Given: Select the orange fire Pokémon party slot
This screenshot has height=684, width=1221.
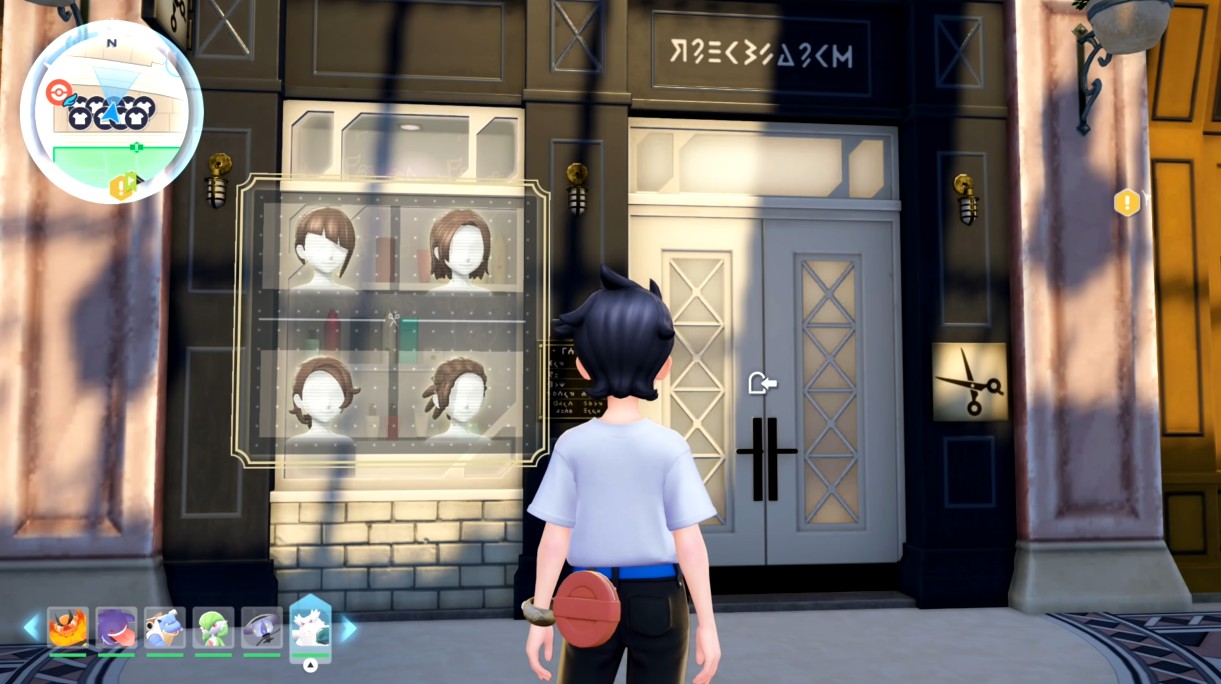Looking at the screenshot, I should [68, 627].
